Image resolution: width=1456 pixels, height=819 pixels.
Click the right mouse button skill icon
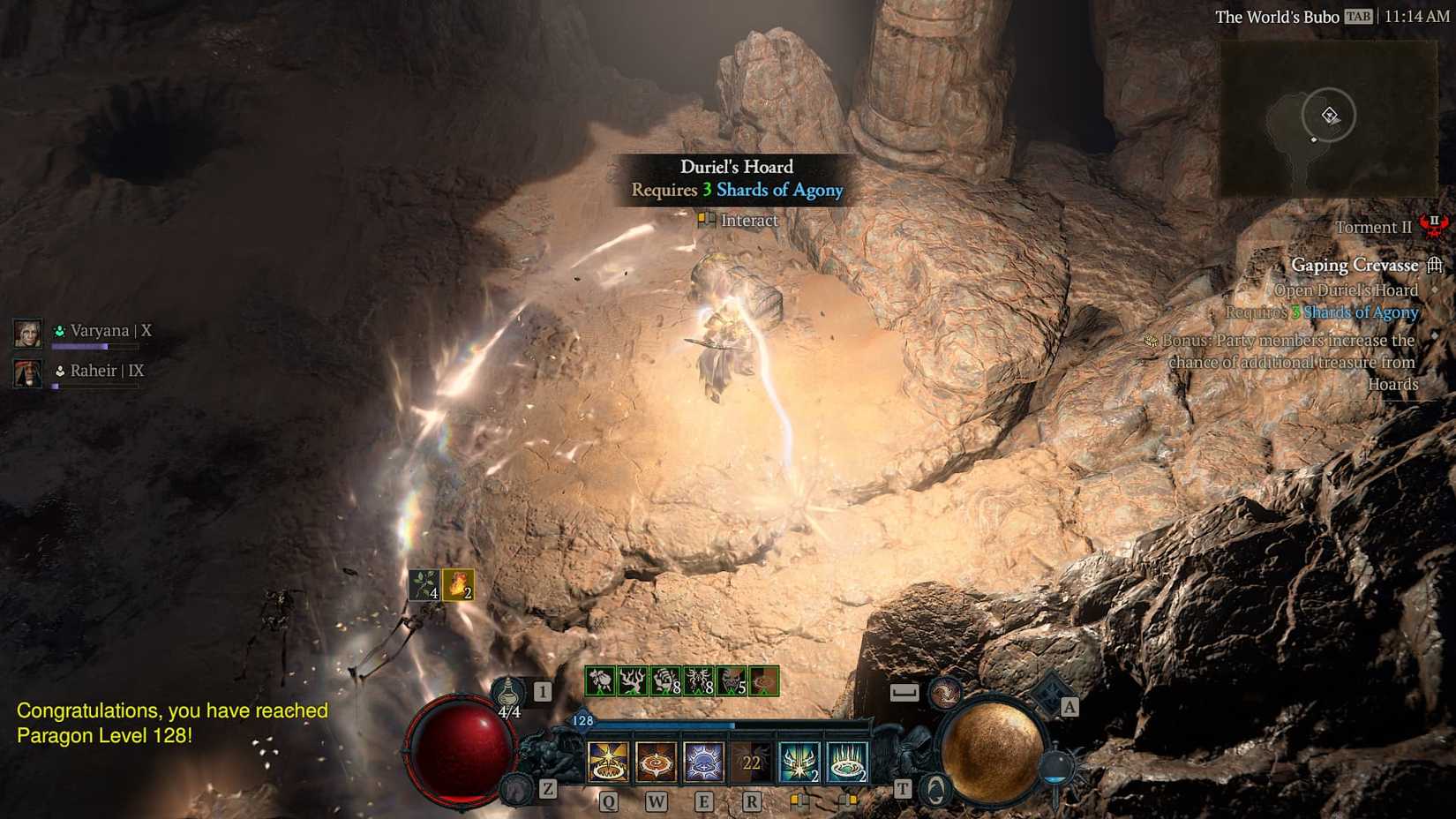(847, 761)
